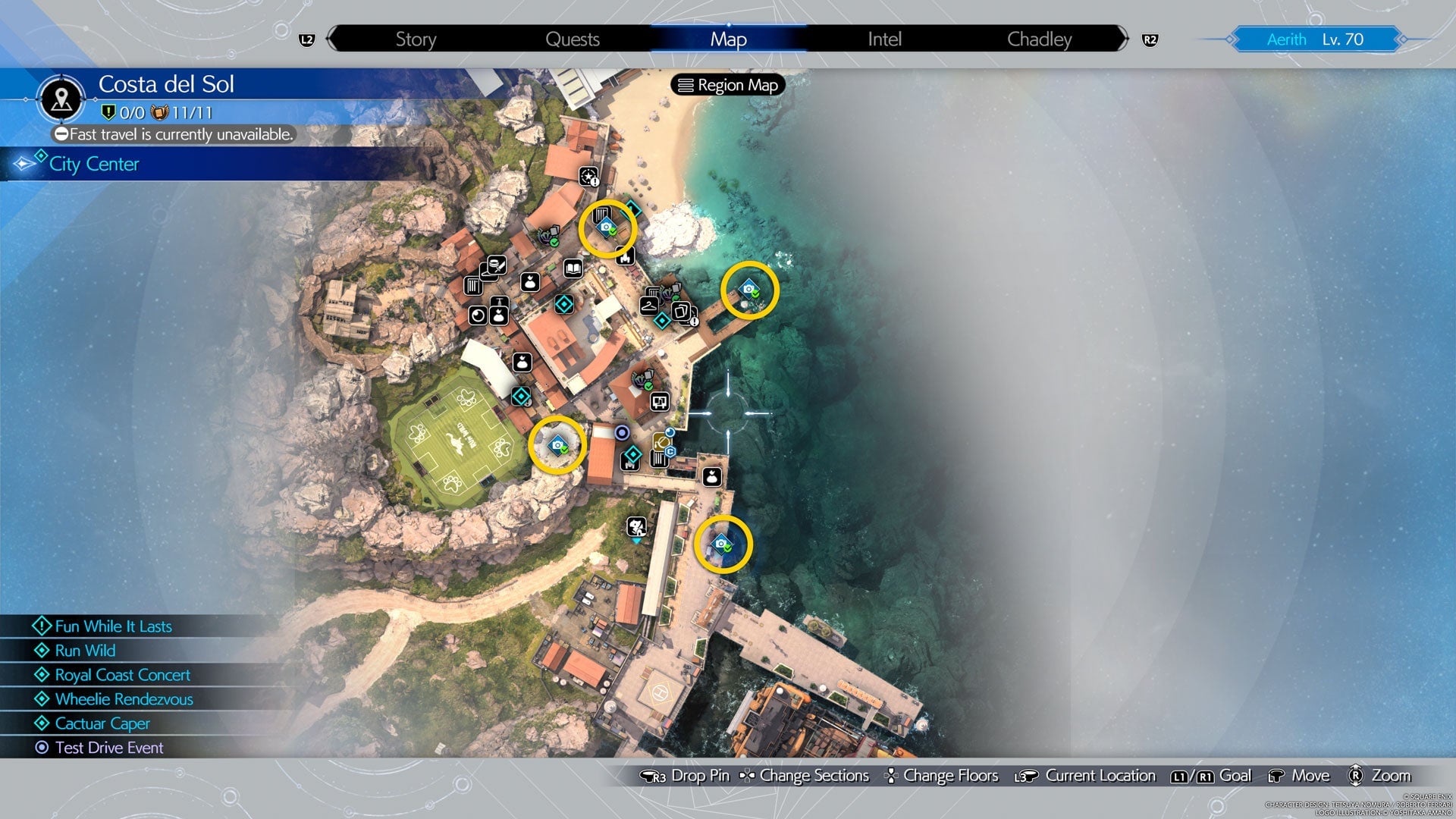The image size is (1456, 819).
Task: Click the Queen's Blood card shop icon
Action: [x=682, y=312]
